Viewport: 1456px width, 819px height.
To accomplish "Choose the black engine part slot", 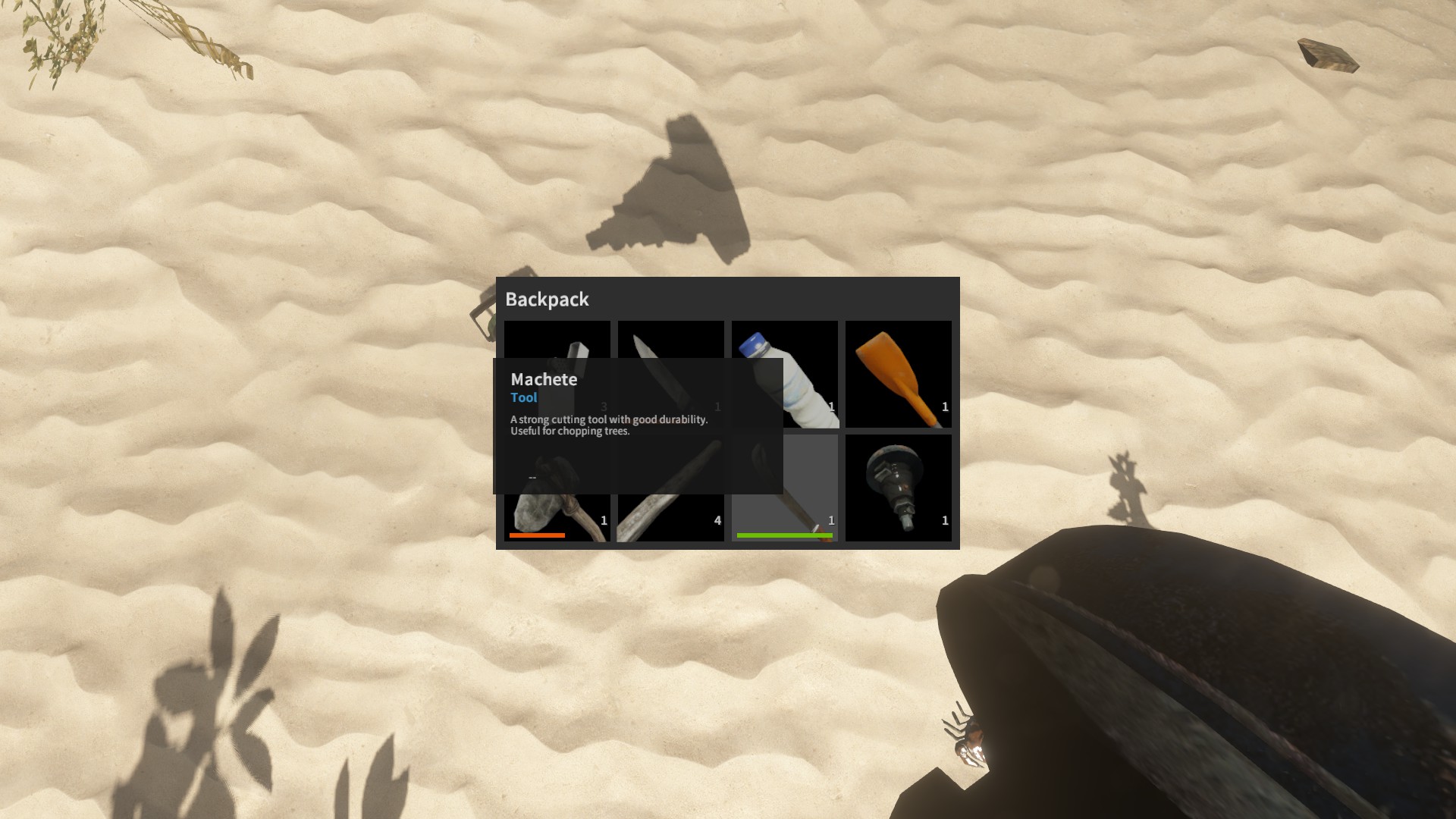I will point(898,488).
